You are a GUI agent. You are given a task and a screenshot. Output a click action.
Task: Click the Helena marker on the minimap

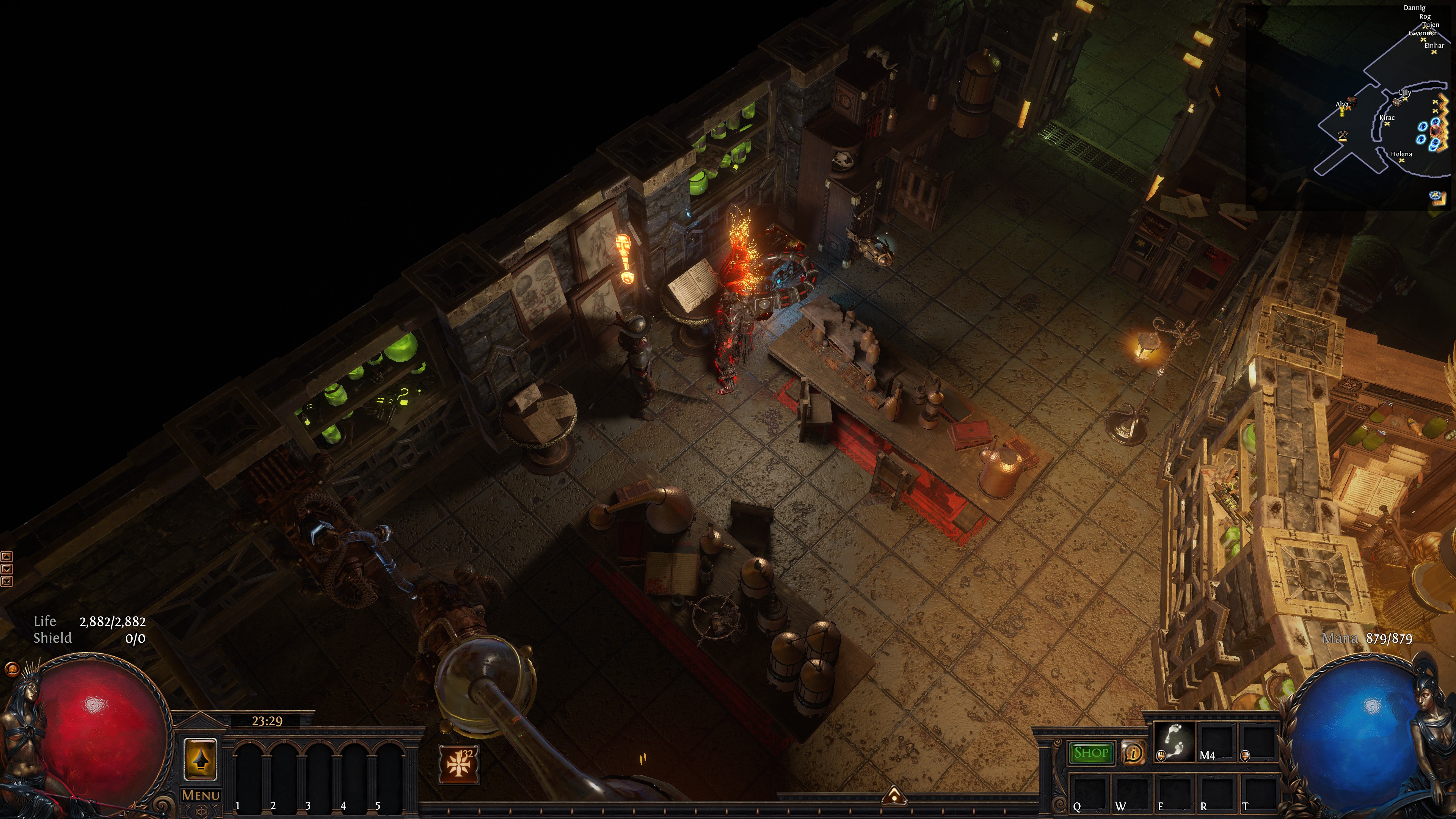click(1402, 160)
